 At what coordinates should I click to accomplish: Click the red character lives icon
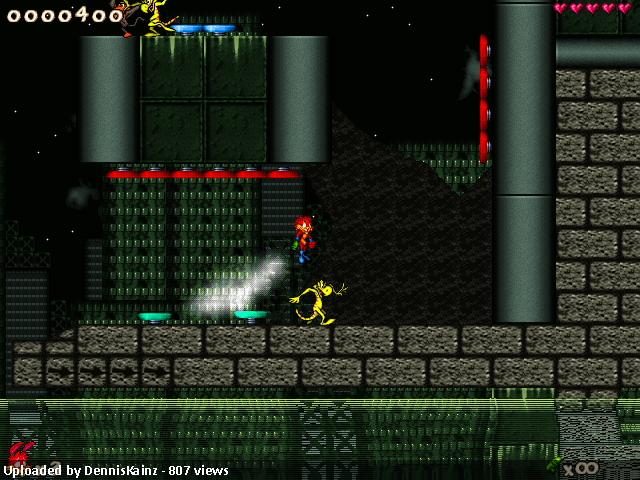(x=22, y=451)
